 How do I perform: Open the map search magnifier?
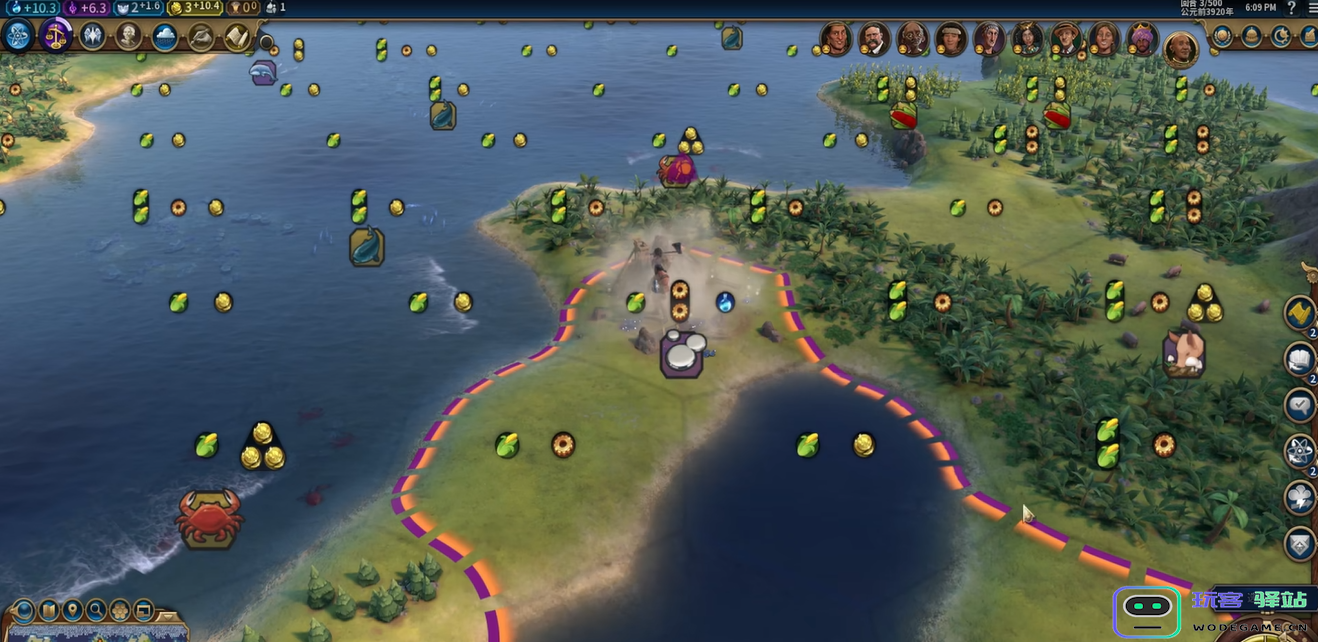tap(96, 609)
